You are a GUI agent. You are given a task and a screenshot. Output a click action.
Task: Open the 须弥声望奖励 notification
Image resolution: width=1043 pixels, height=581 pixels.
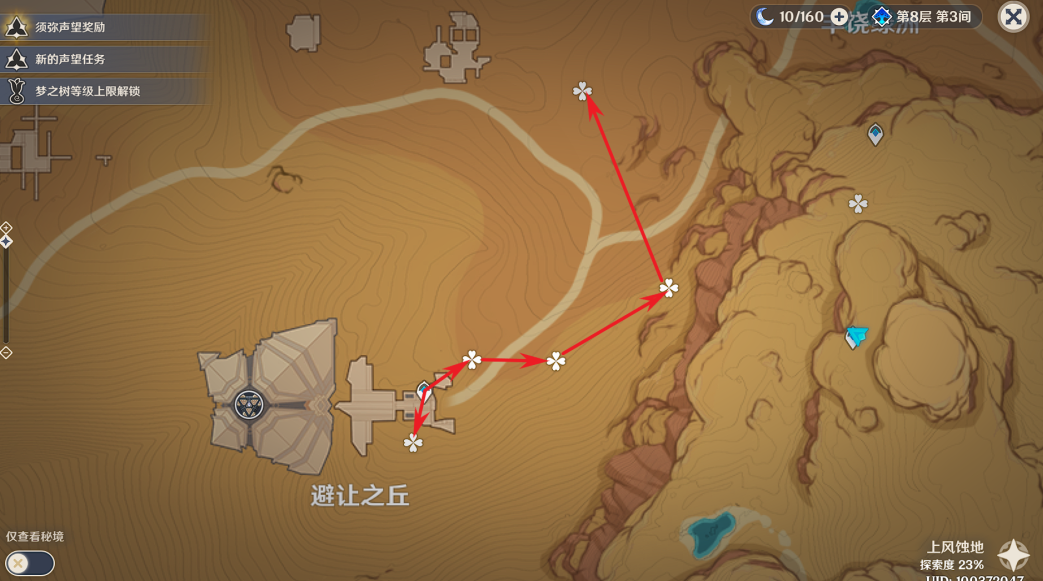(70, 27)
